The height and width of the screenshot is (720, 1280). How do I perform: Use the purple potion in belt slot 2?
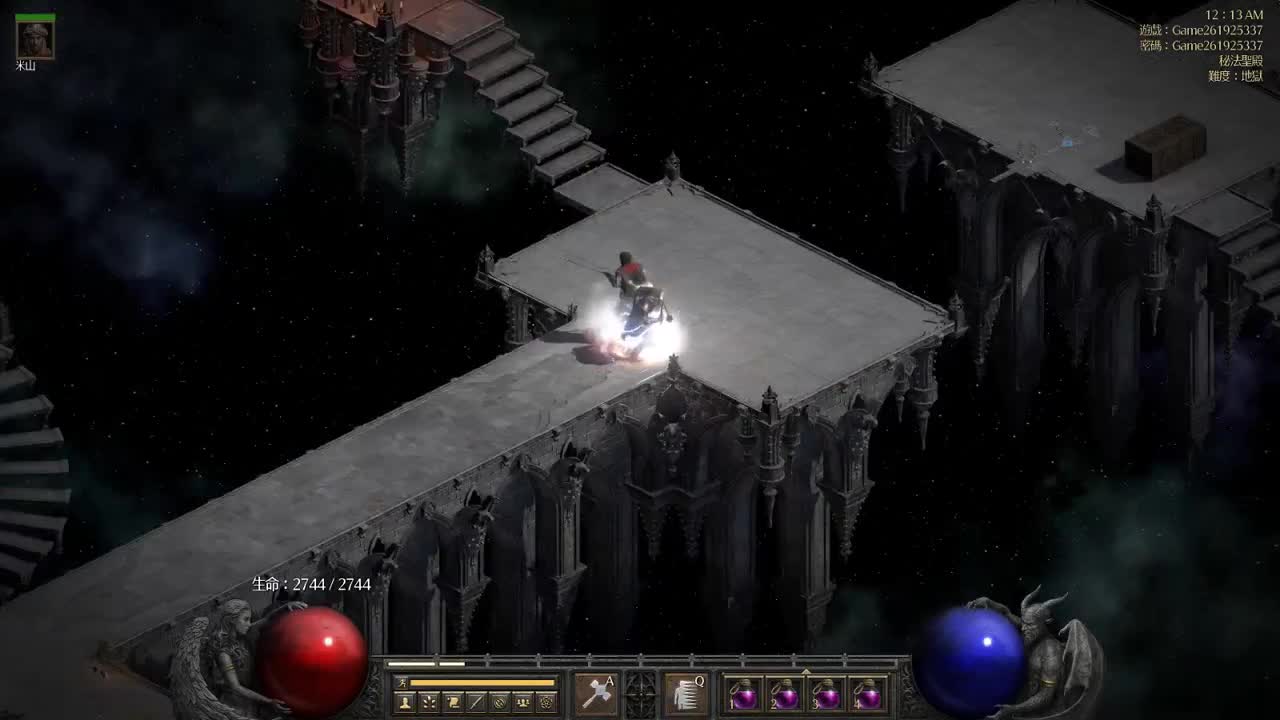point(785,694)
